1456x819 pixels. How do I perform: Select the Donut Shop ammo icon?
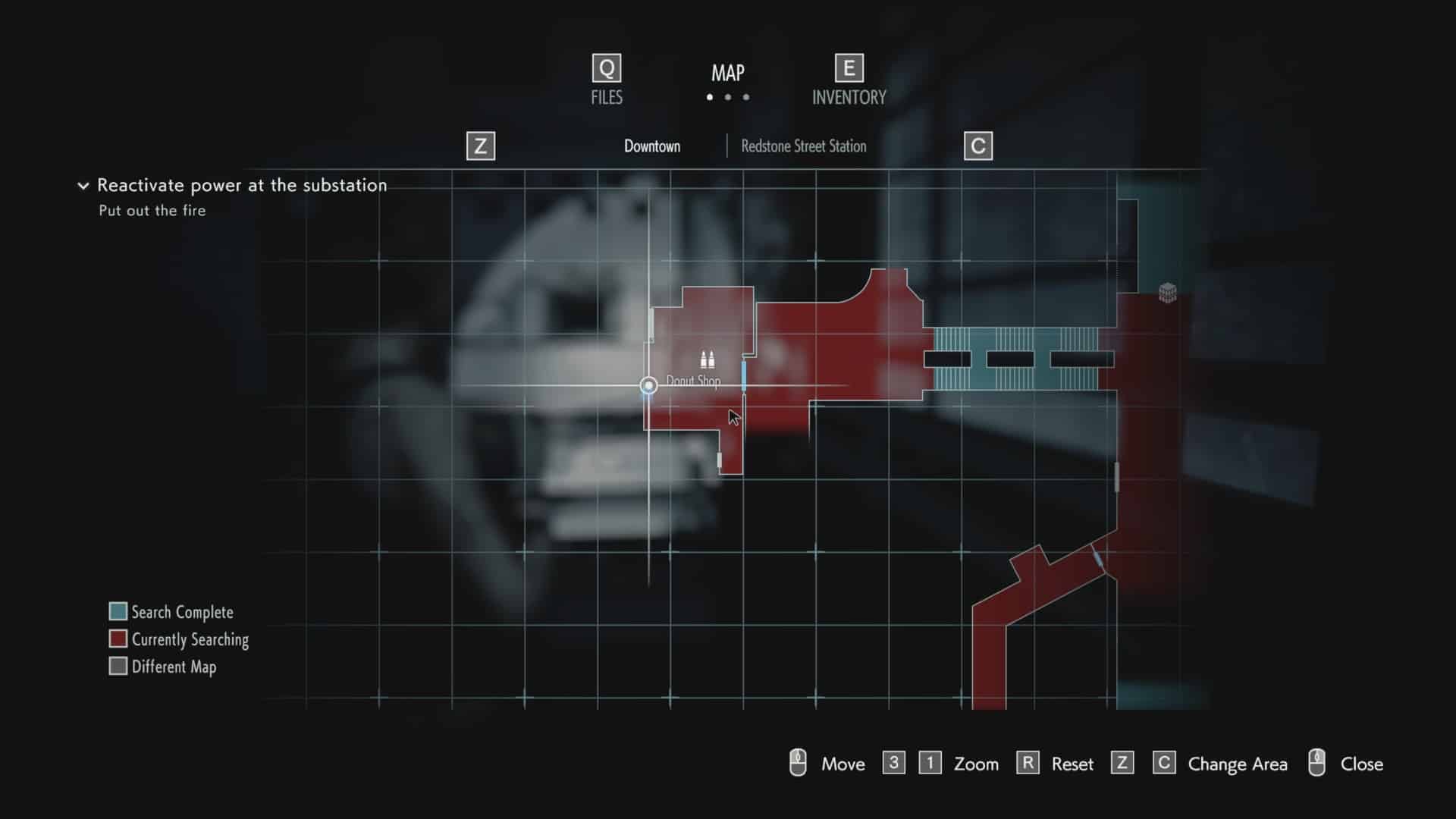[x=707, y=359]
